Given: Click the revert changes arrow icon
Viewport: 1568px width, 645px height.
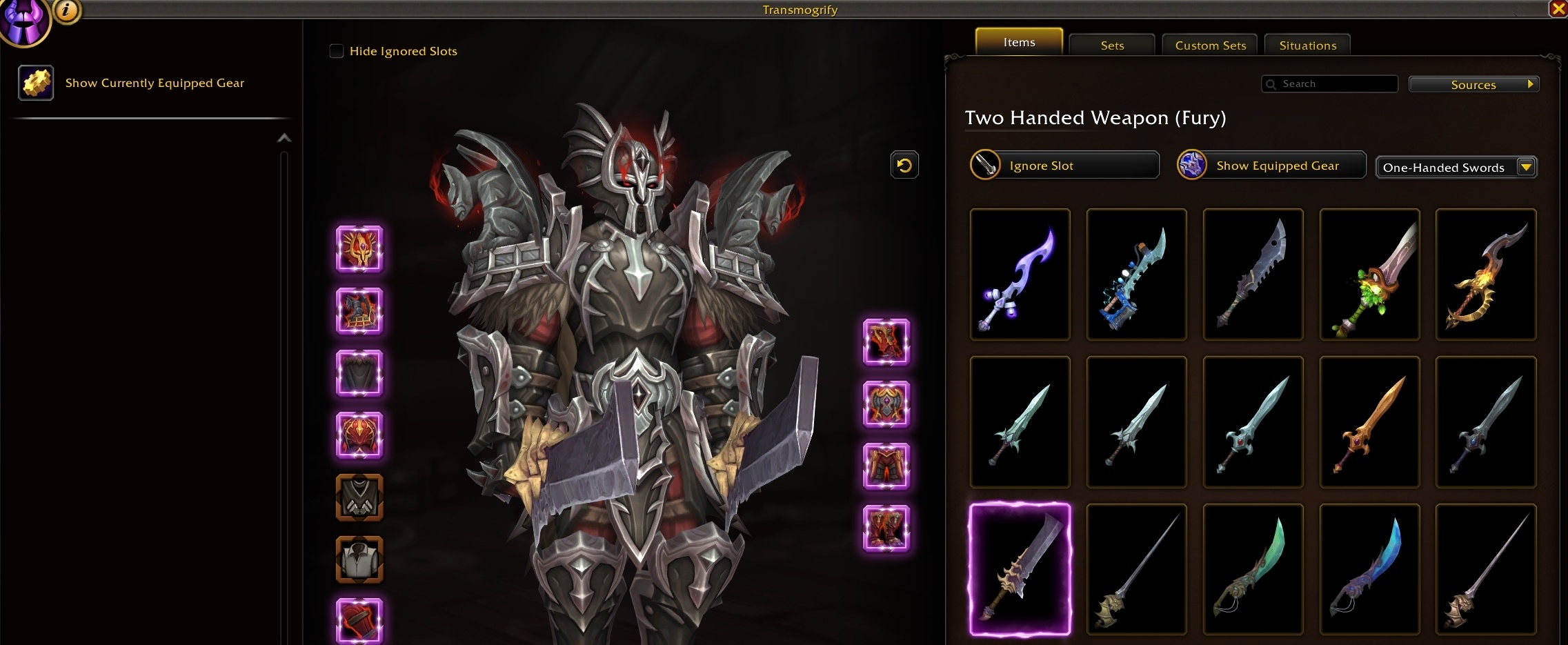Looking at the screenshot, I should click(905, 165).
